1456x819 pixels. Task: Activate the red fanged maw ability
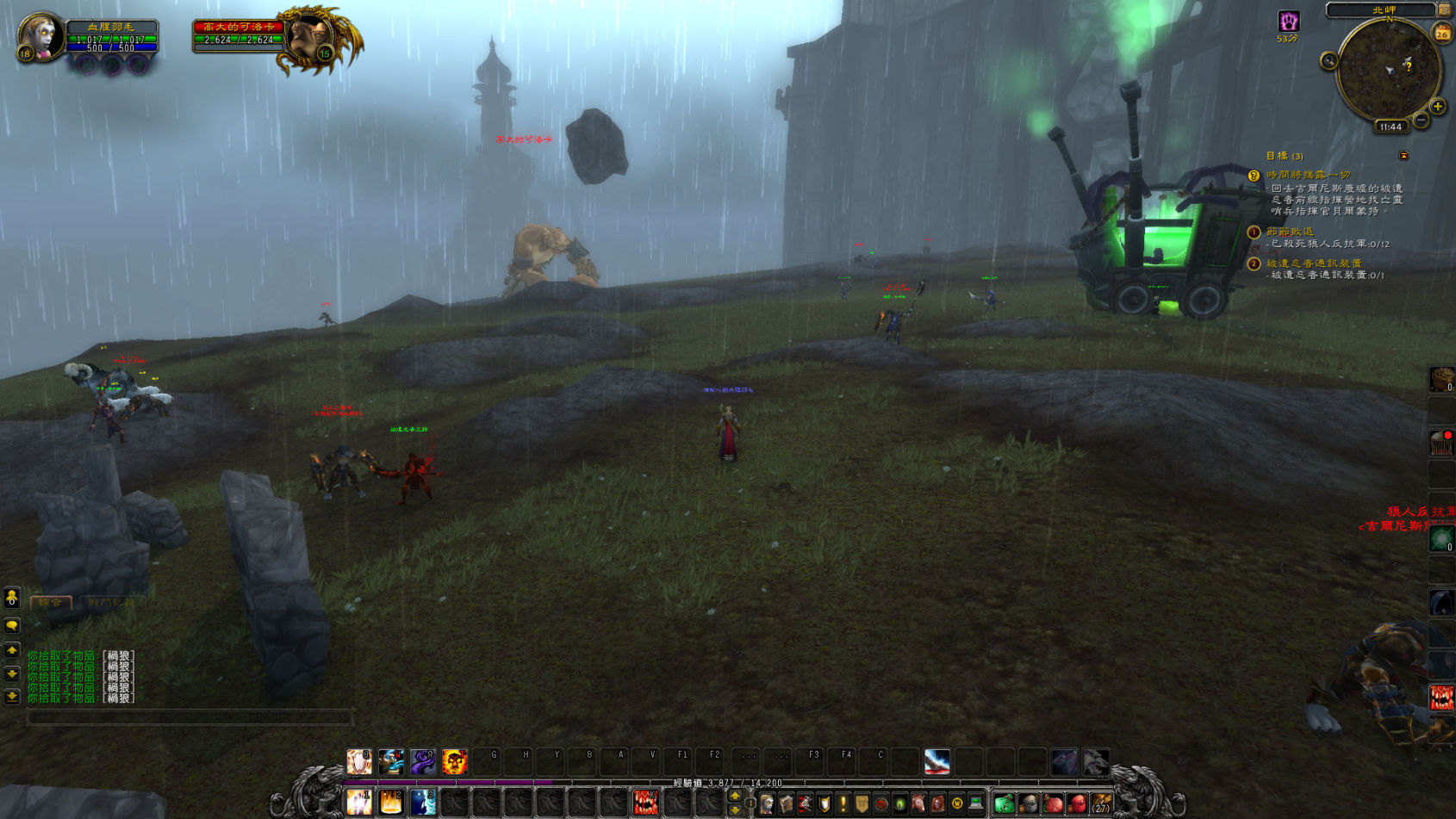click(645, 803)
